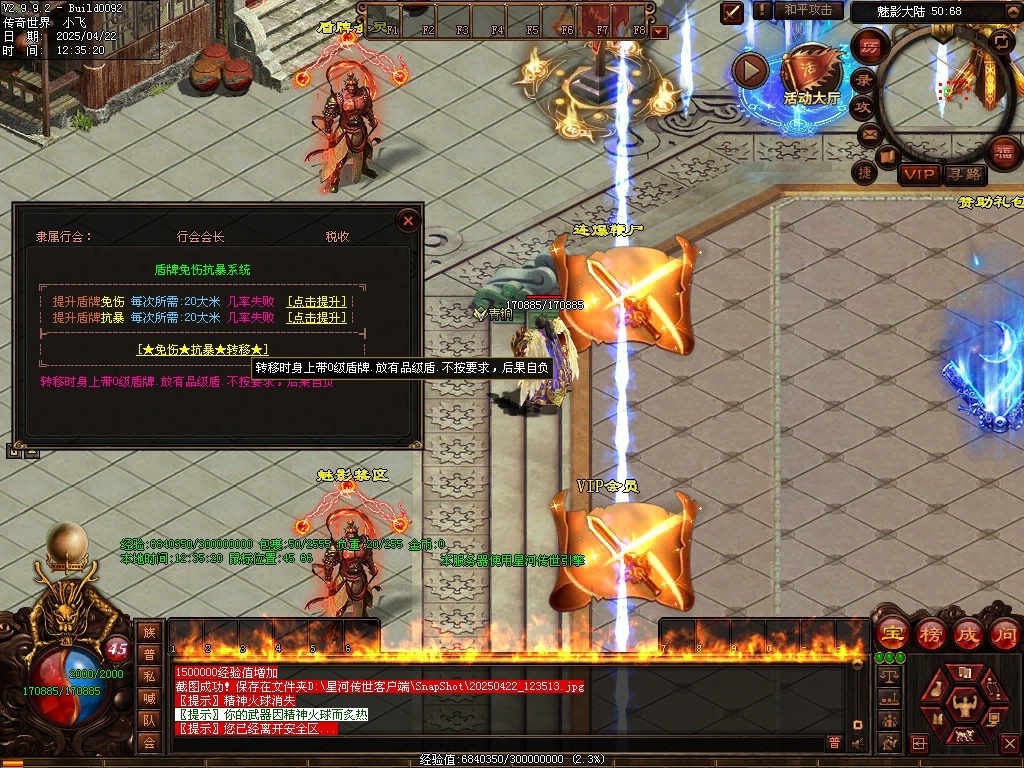The width and height of the screenshot is (1024, 768).
Task: Select the ★免伤★抗暴★转移★ transfer option
Action: pyautogui.click(x=203, y=349)
